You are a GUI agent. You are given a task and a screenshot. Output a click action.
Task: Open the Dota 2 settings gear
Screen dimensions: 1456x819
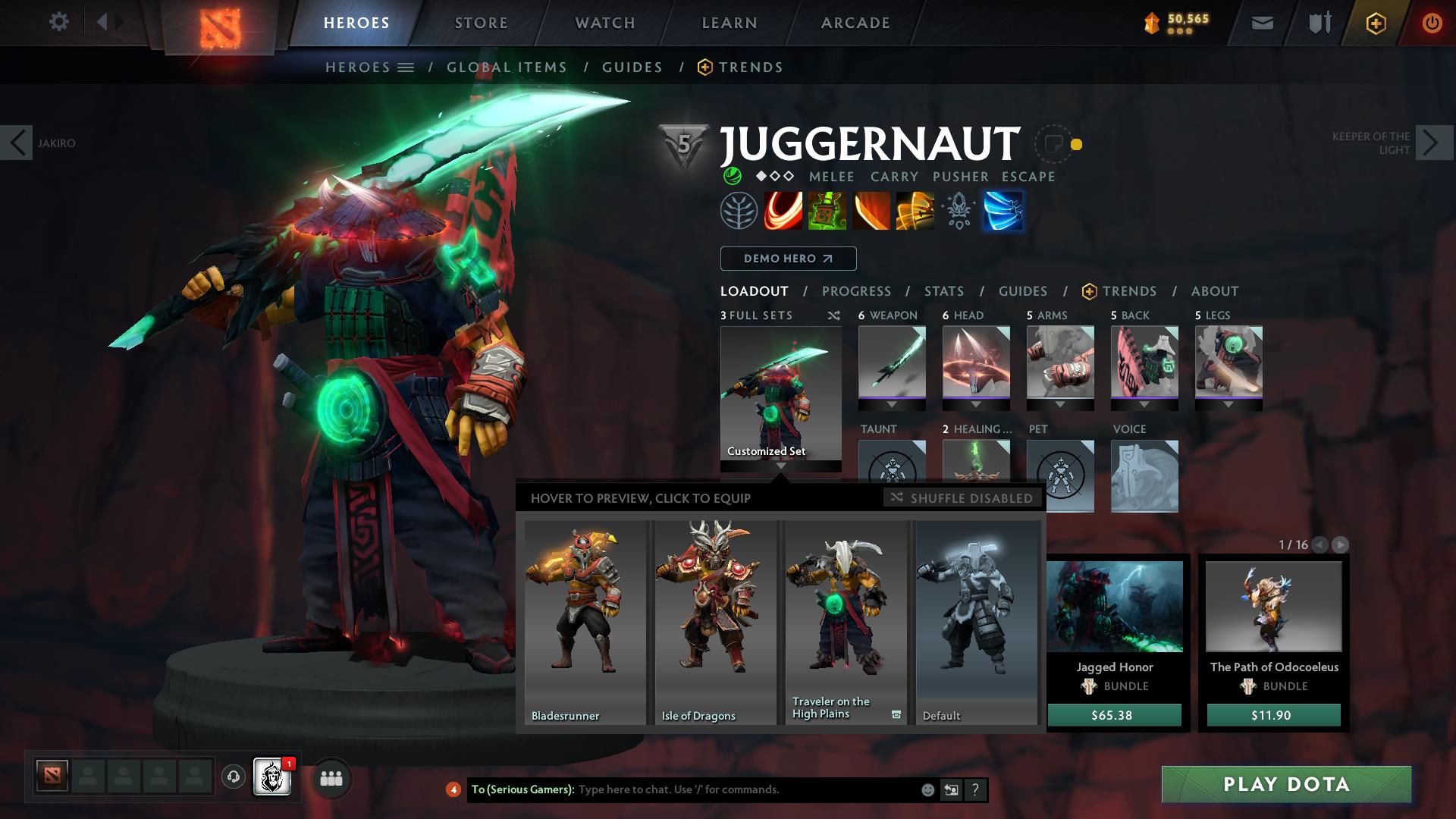tap(59, 22)
